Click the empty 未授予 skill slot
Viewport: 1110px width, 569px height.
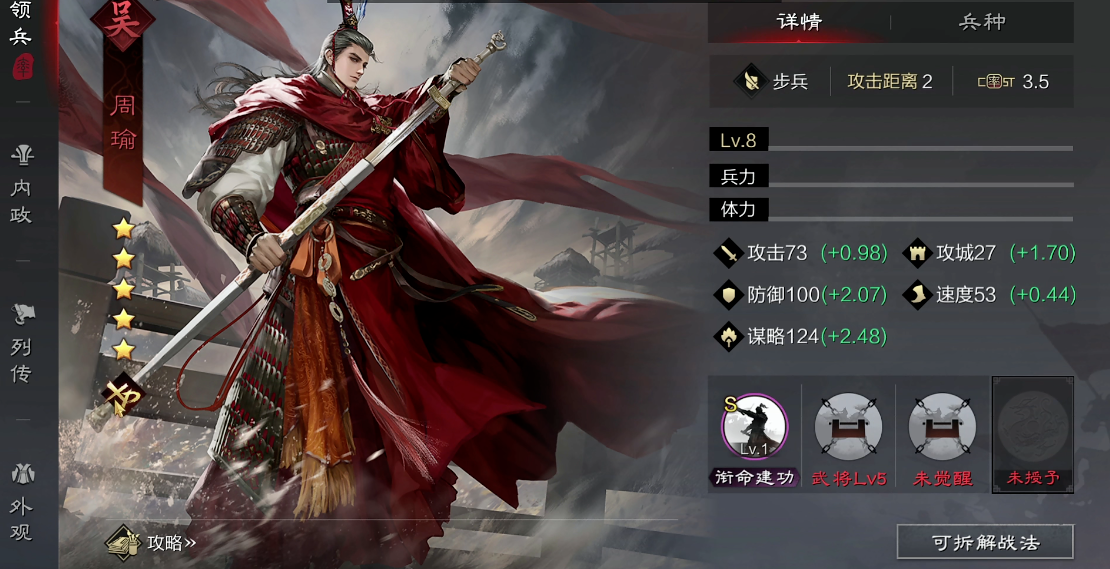[x=1032, y=426]
